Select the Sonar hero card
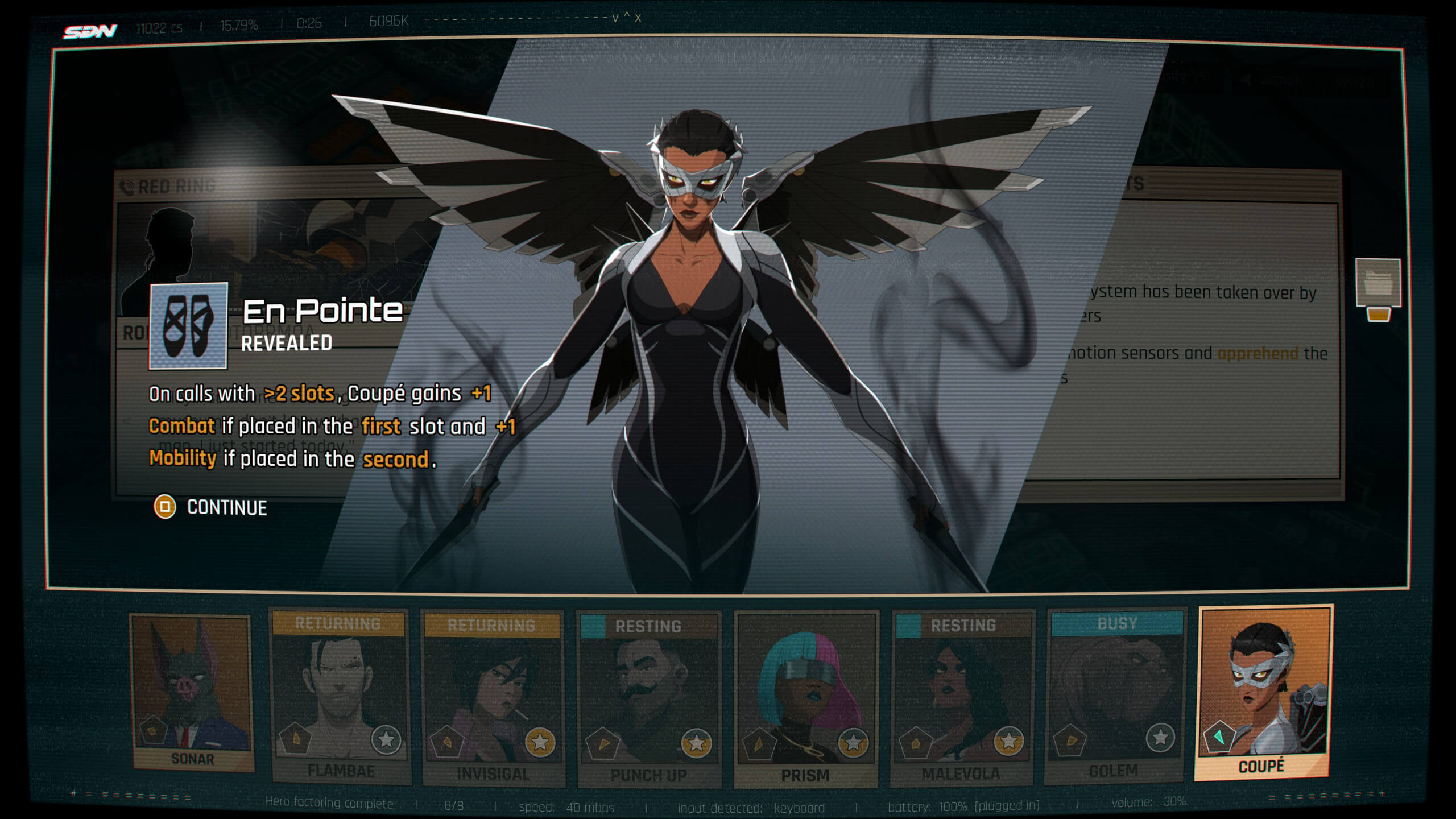This screenshot has height=819, width=1456. coord(192,691)
